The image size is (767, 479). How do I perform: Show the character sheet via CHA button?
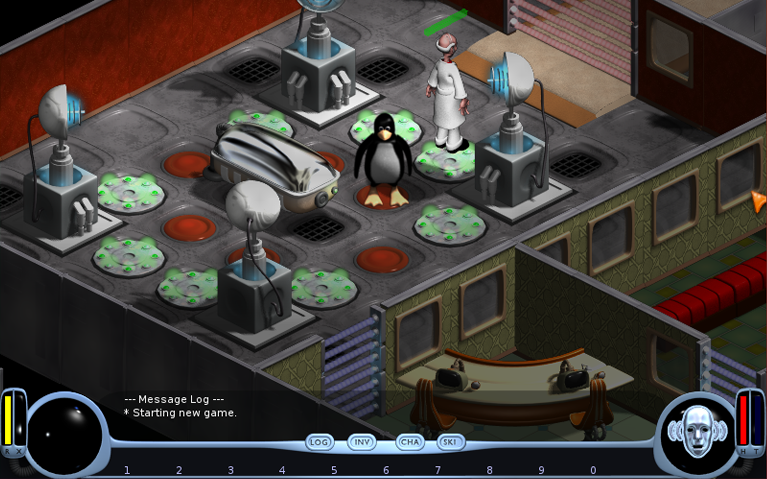[x=409, y=442]
